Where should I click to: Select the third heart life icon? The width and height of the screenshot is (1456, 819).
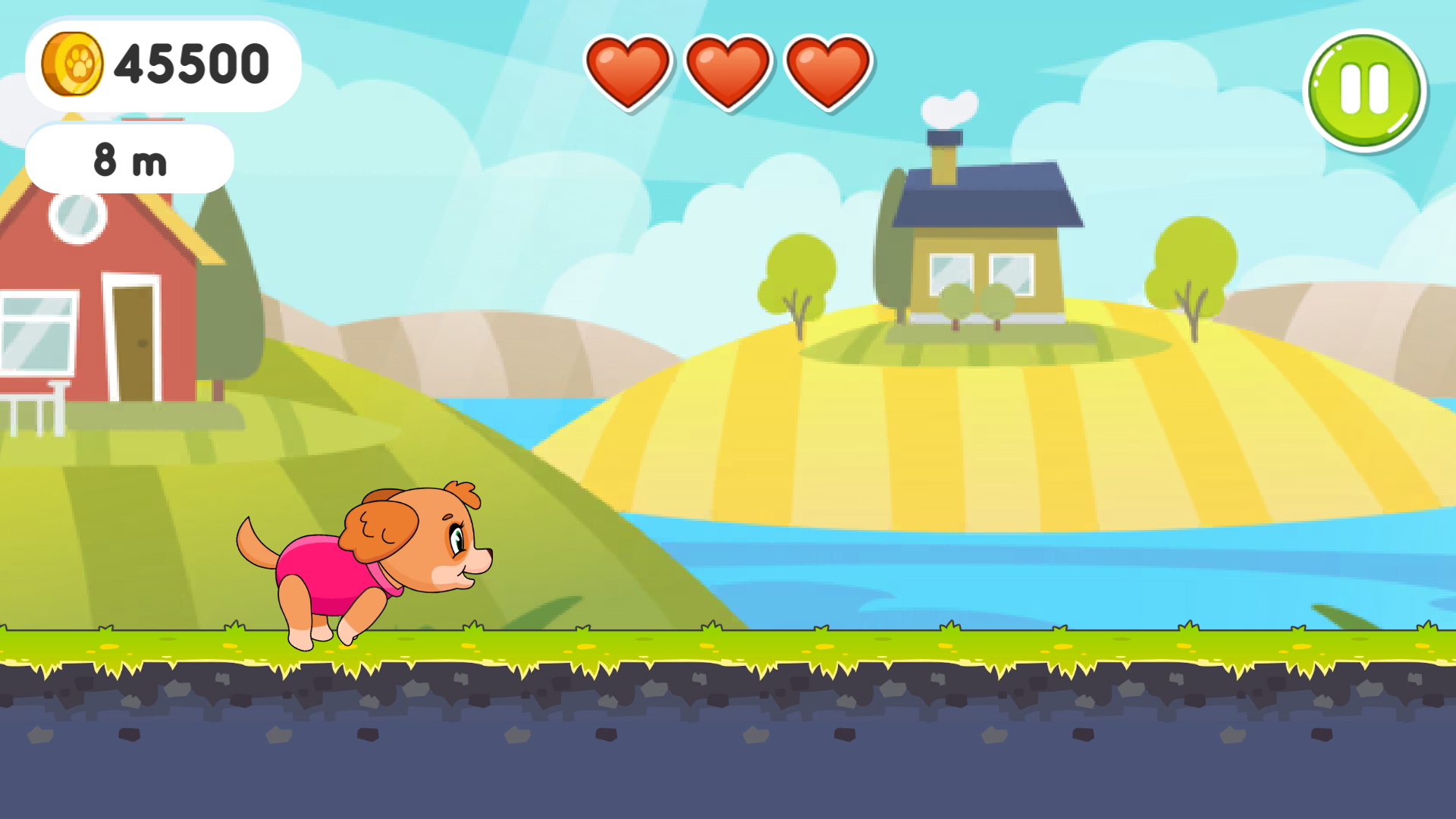point(827,72)
